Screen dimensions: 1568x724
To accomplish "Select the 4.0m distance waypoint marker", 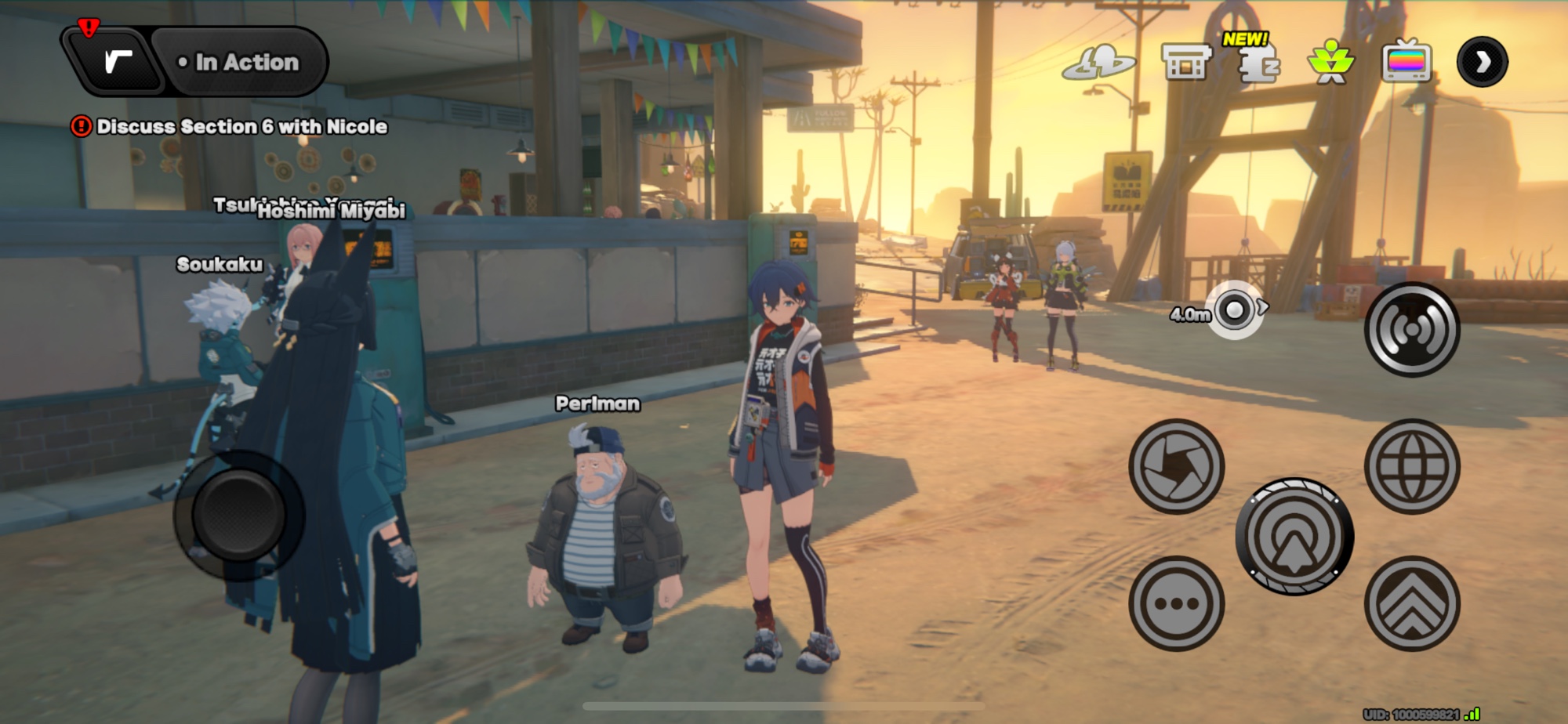I will pyautogui.click(x=1235, y=311).
